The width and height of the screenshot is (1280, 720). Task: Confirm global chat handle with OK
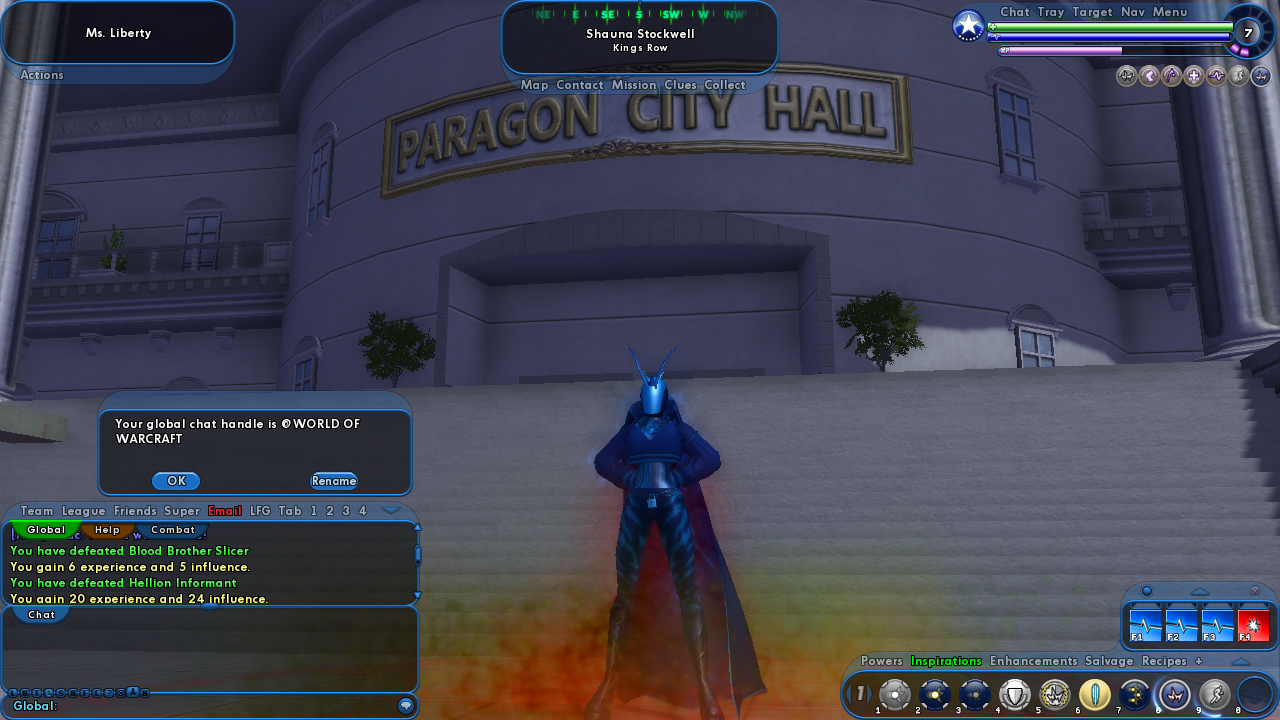pos(176,481)
